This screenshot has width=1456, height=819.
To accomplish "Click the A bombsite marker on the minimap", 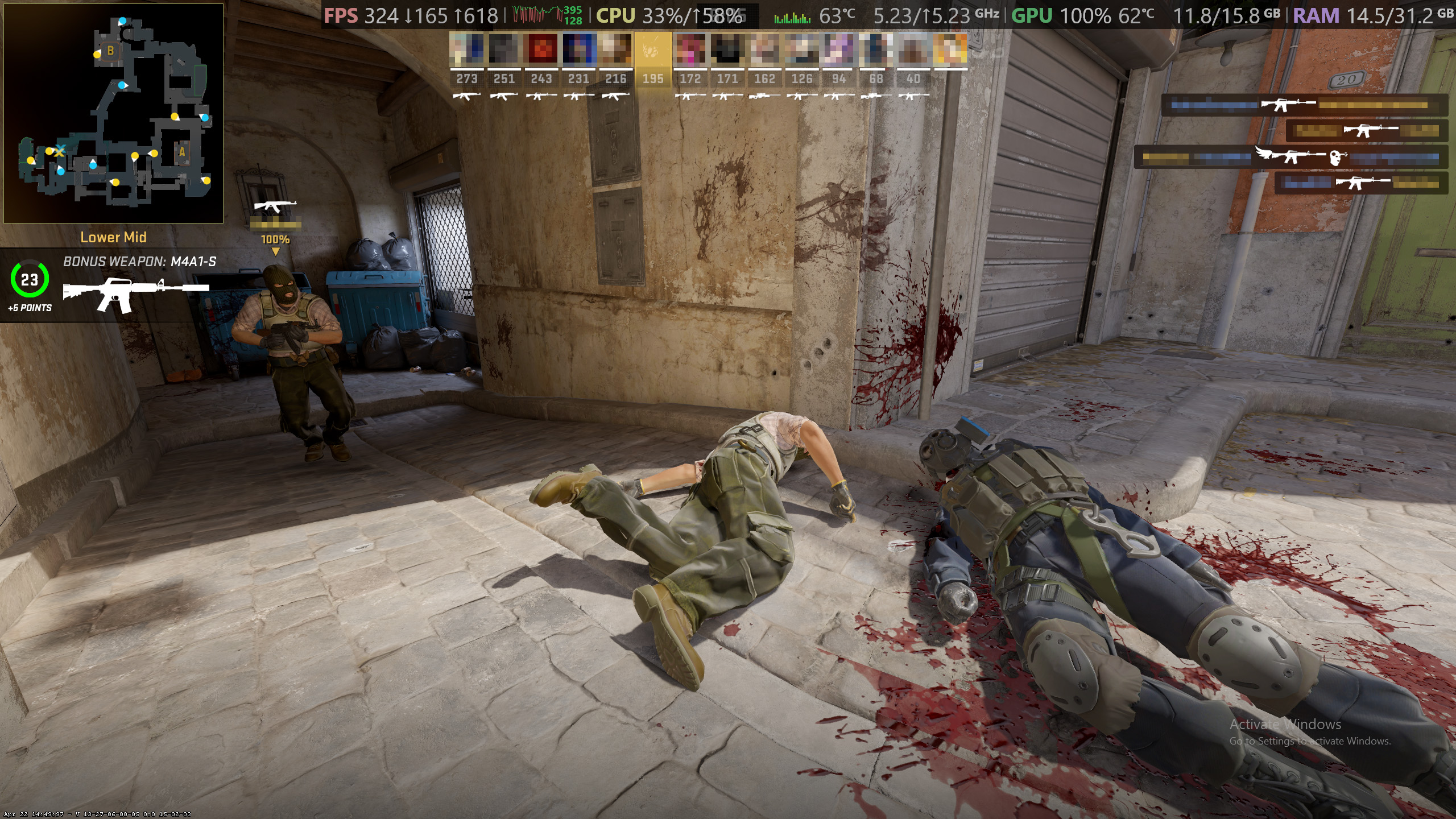I will (181, 152).
